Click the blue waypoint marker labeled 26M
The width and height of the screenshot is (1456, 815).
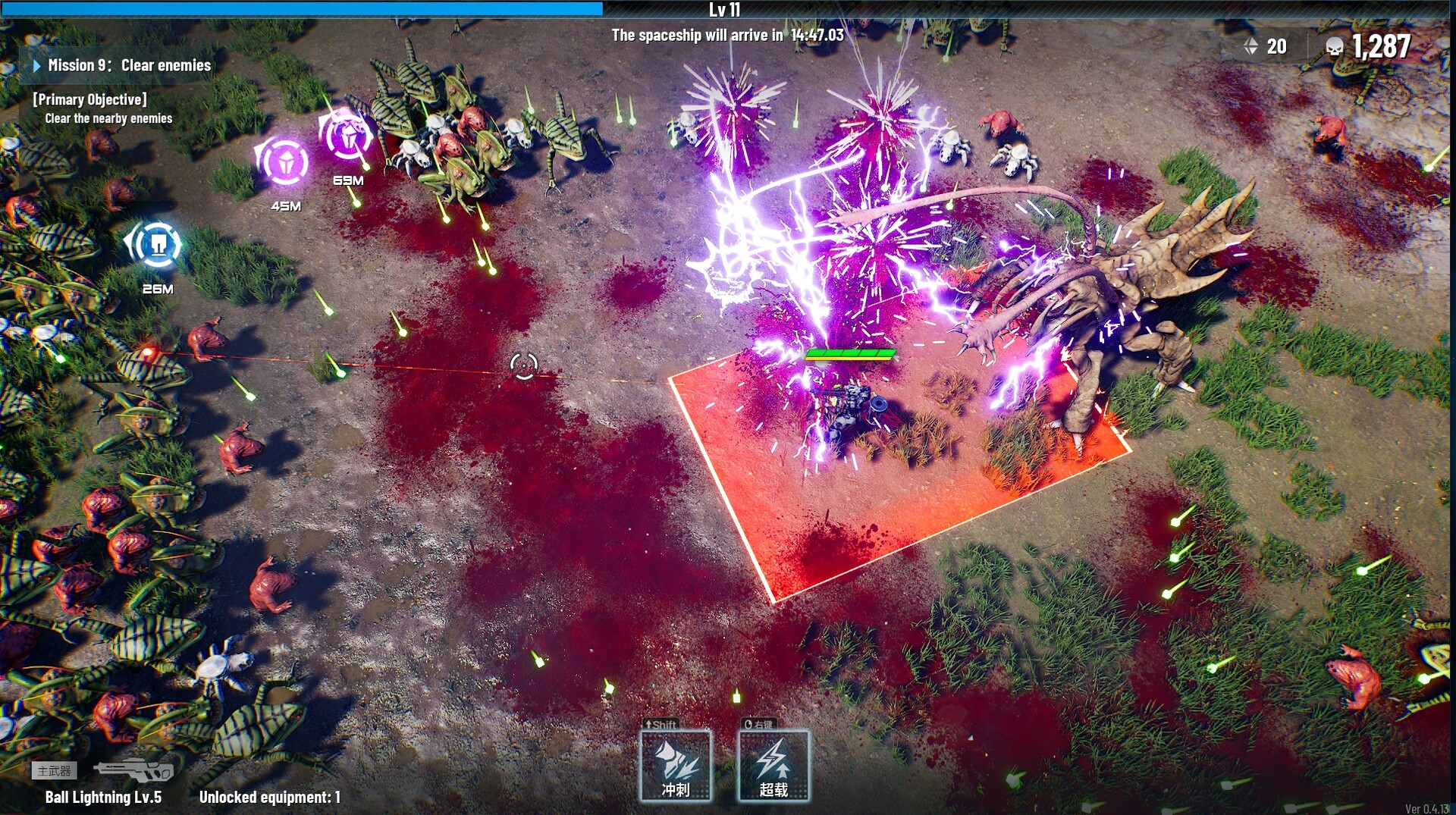[x=157, y=244]
